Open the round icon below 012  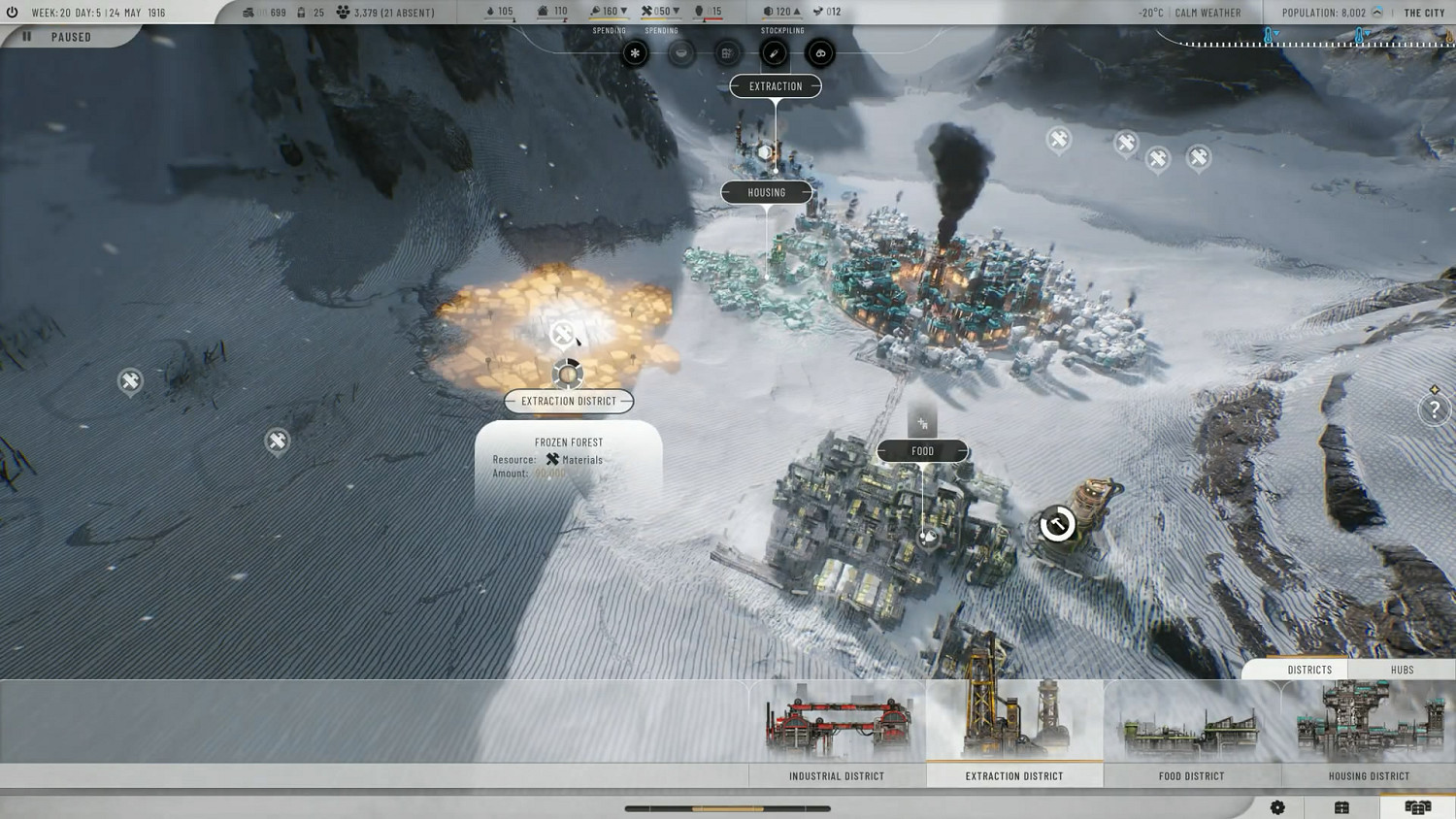pyautogui.click(x=820, y=53)
